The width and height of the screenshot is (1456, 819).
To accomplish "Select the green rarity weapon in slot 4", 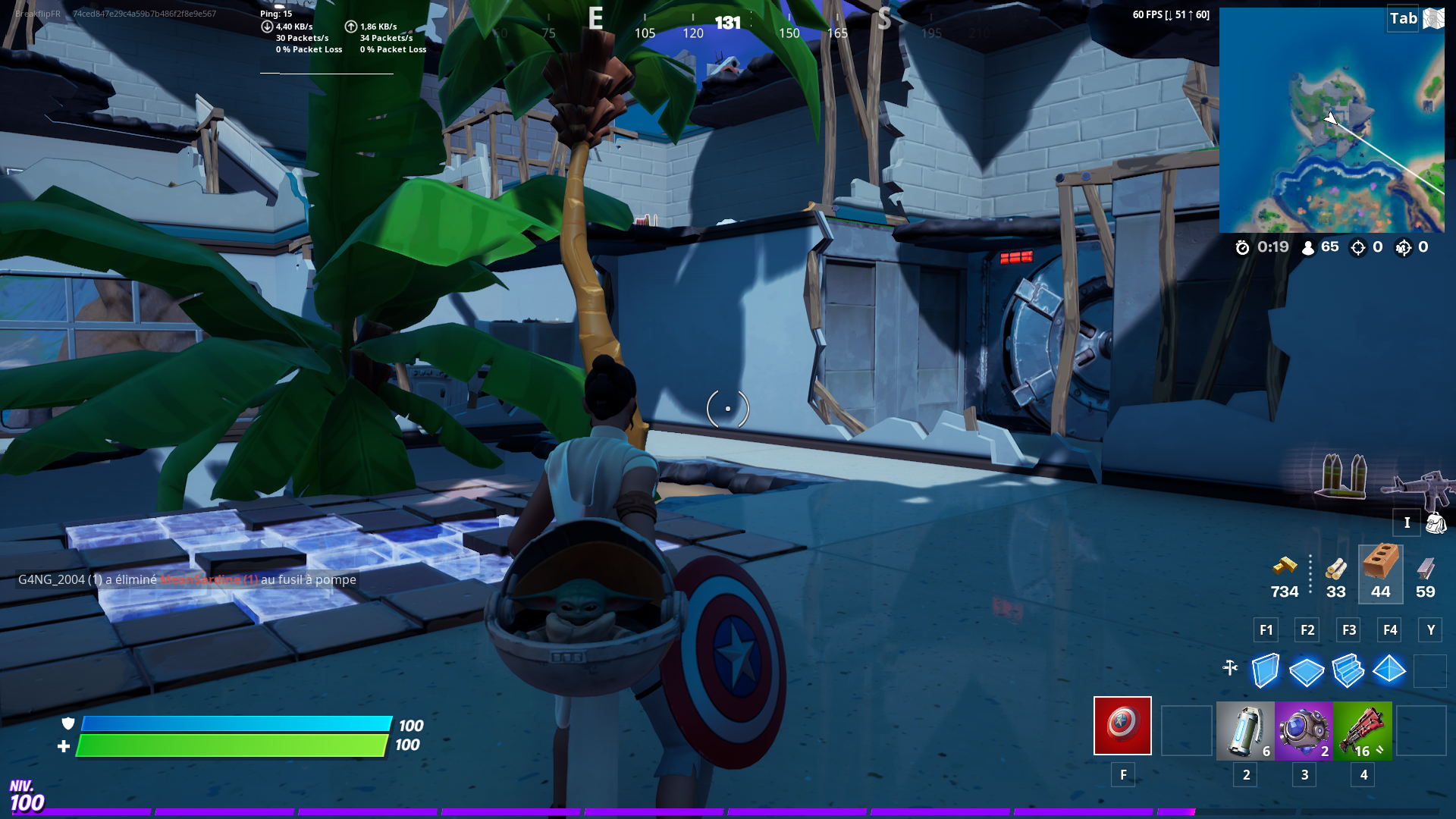I will (x=1362, y=728).
